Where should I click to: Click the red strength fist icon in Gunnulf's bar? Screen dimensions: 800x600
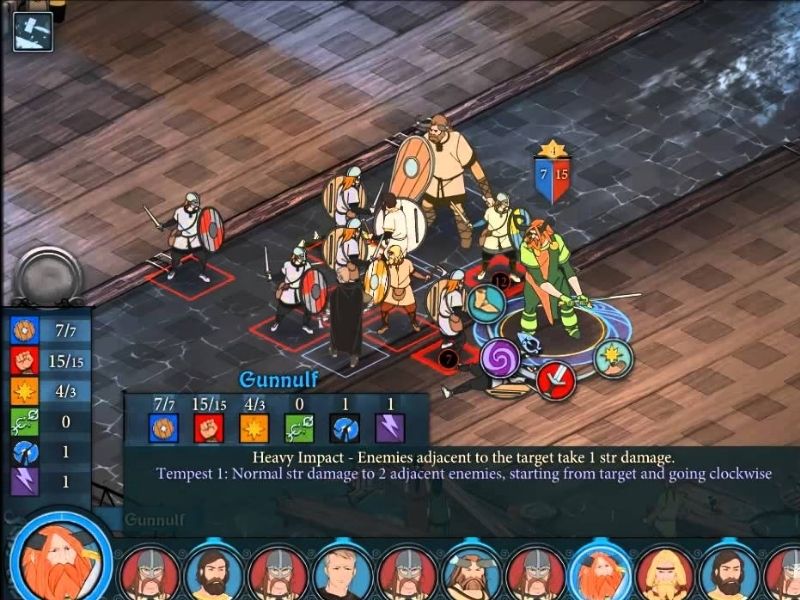click(209, 427)
